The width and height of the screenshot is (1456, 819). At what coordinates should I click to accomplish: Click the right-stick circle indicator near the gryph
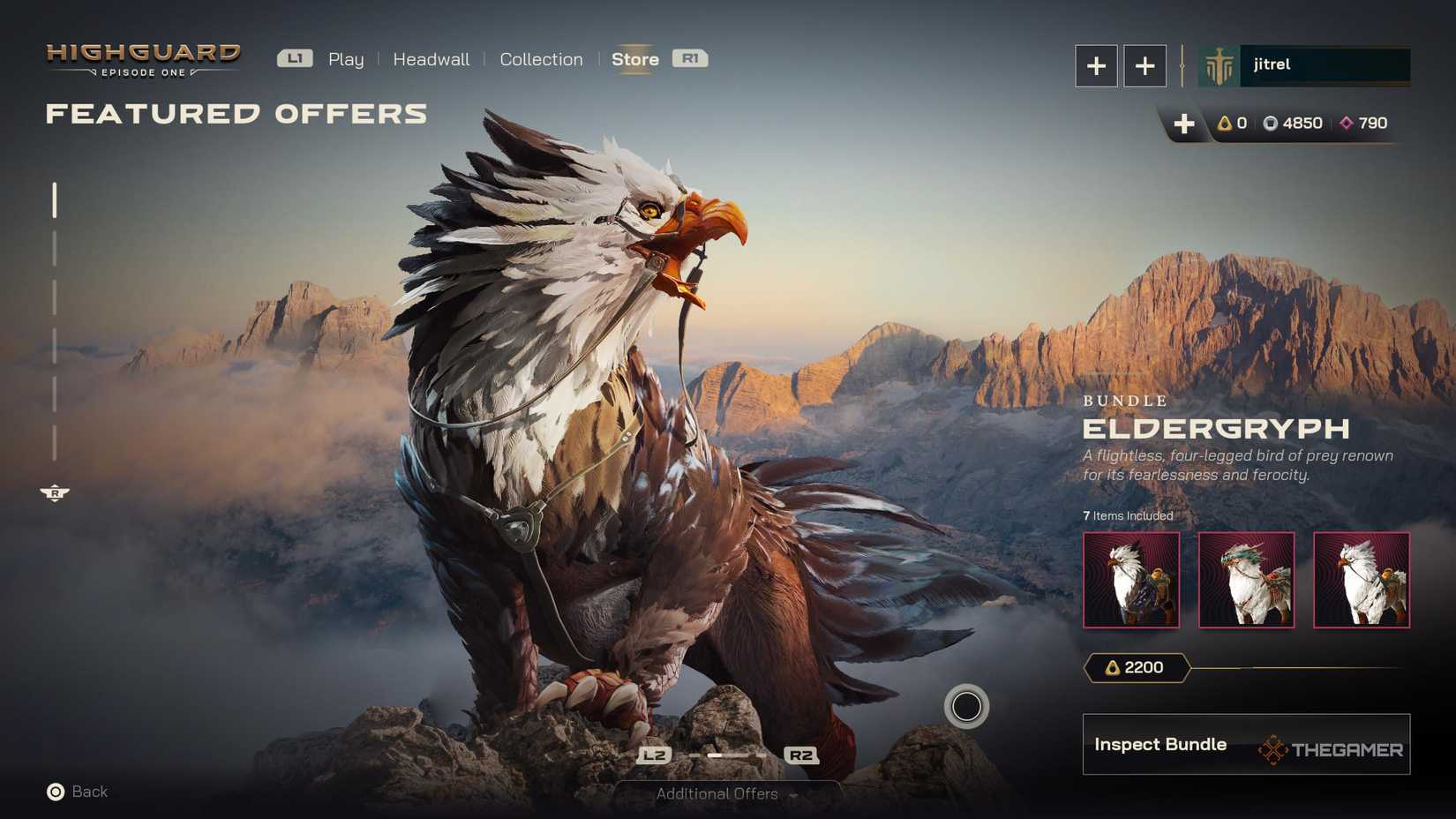point(967,707)
